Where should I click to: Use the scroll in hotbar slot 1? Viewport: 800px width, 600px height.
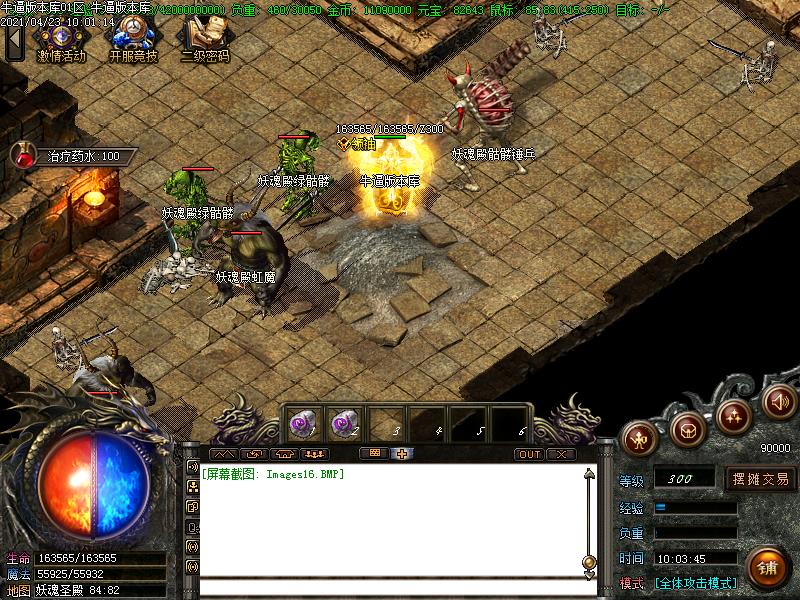(x=303, y=423)
